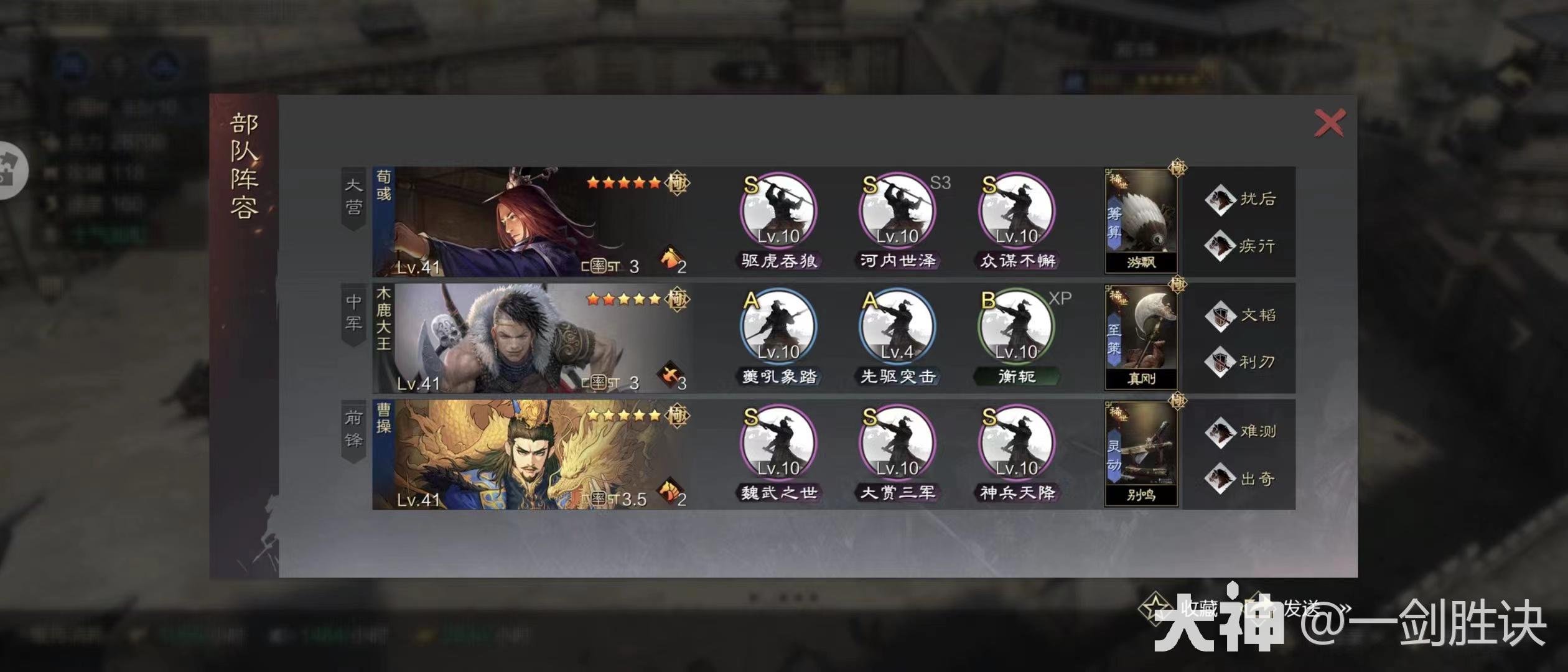Examine the 别鸣 sword equipment

coord(1141,454)
